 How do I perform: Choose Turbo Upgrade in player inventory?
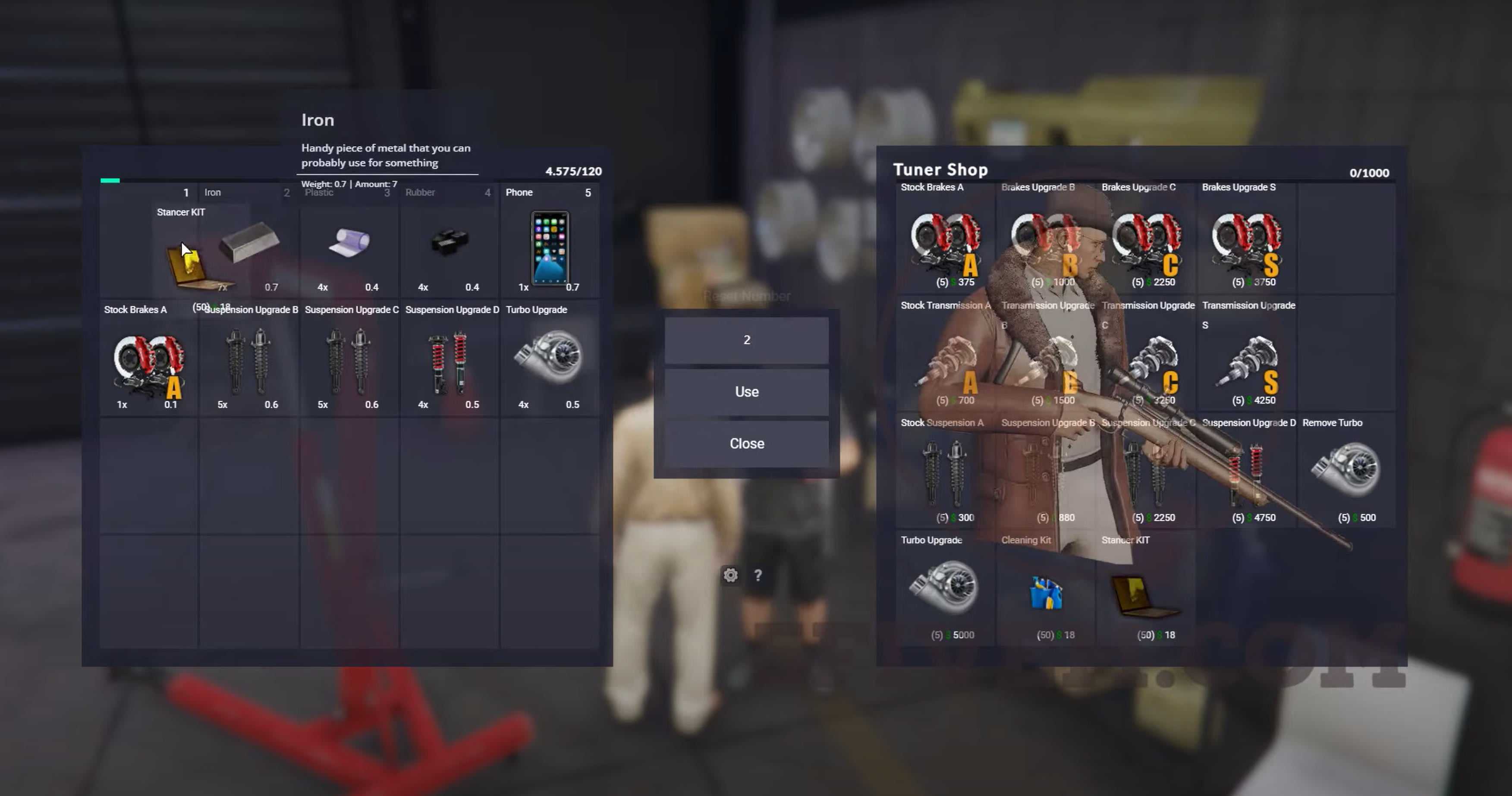coord(550,358)
